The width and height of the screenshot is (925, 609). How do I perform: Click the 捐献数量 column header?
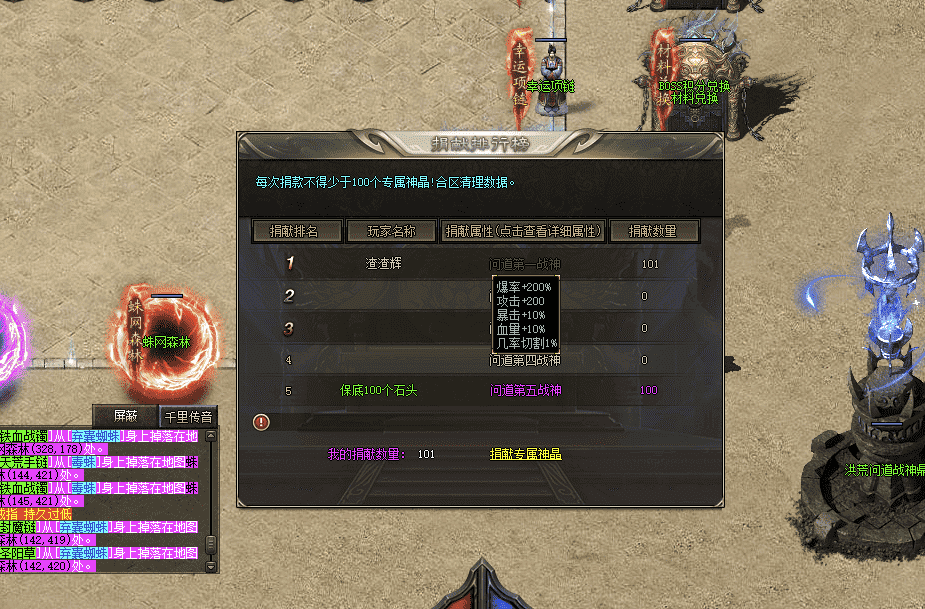click(653, 231)
